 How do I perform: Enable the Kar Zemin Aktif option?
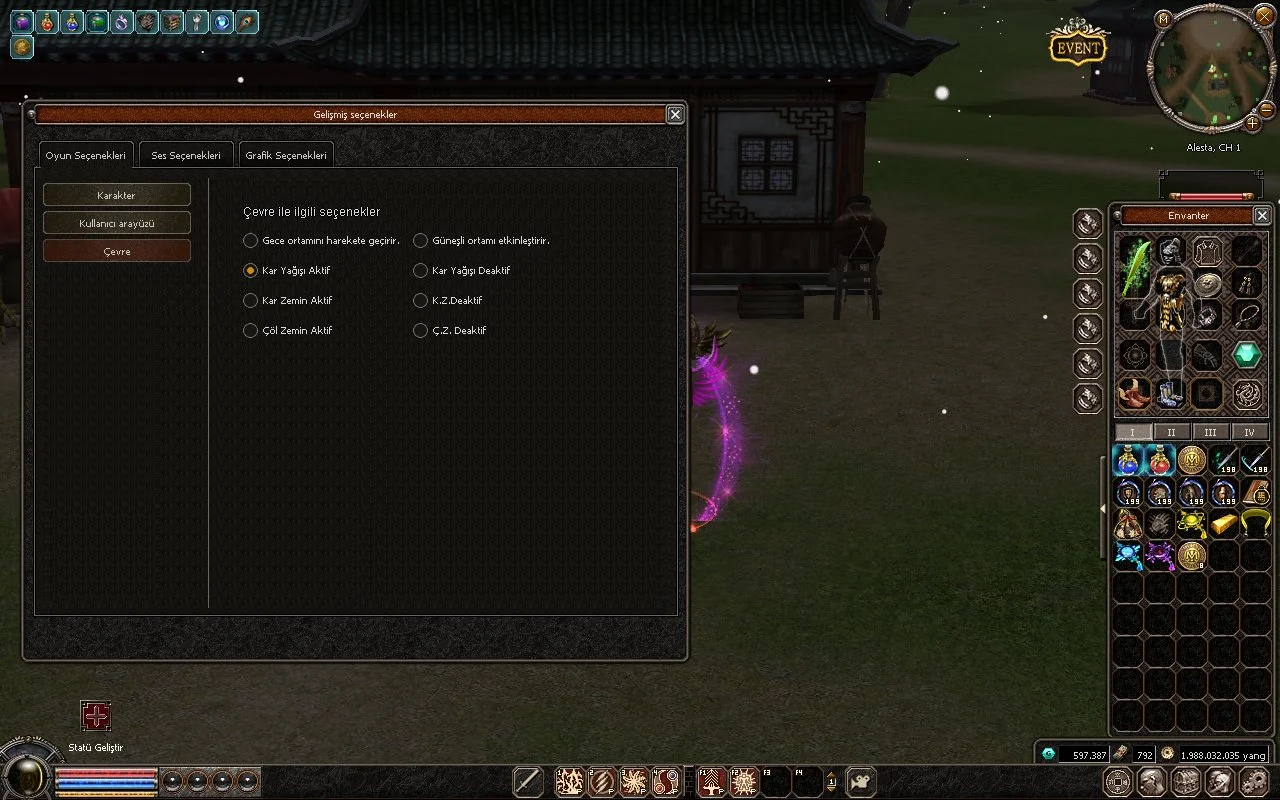(x=251, y=301)
